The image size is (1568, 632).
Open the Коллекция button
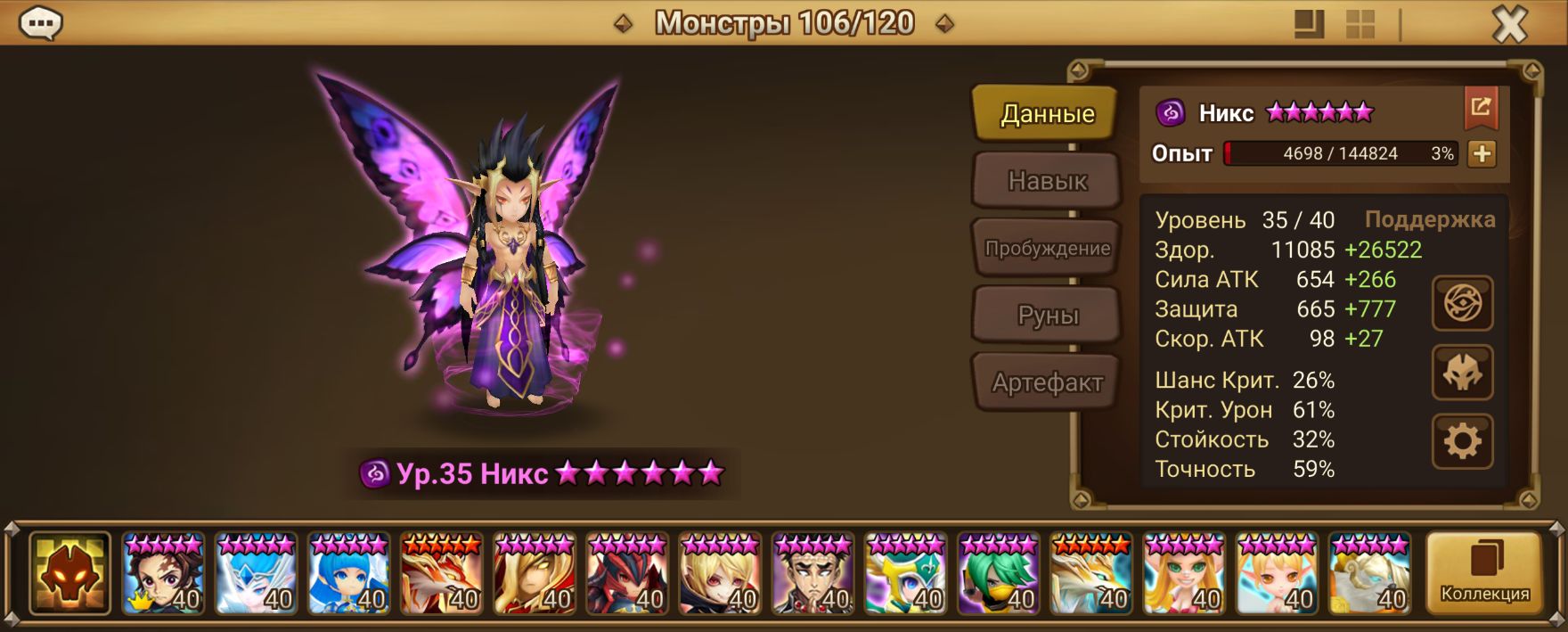pyautogui.click(x=1484, y=573)
